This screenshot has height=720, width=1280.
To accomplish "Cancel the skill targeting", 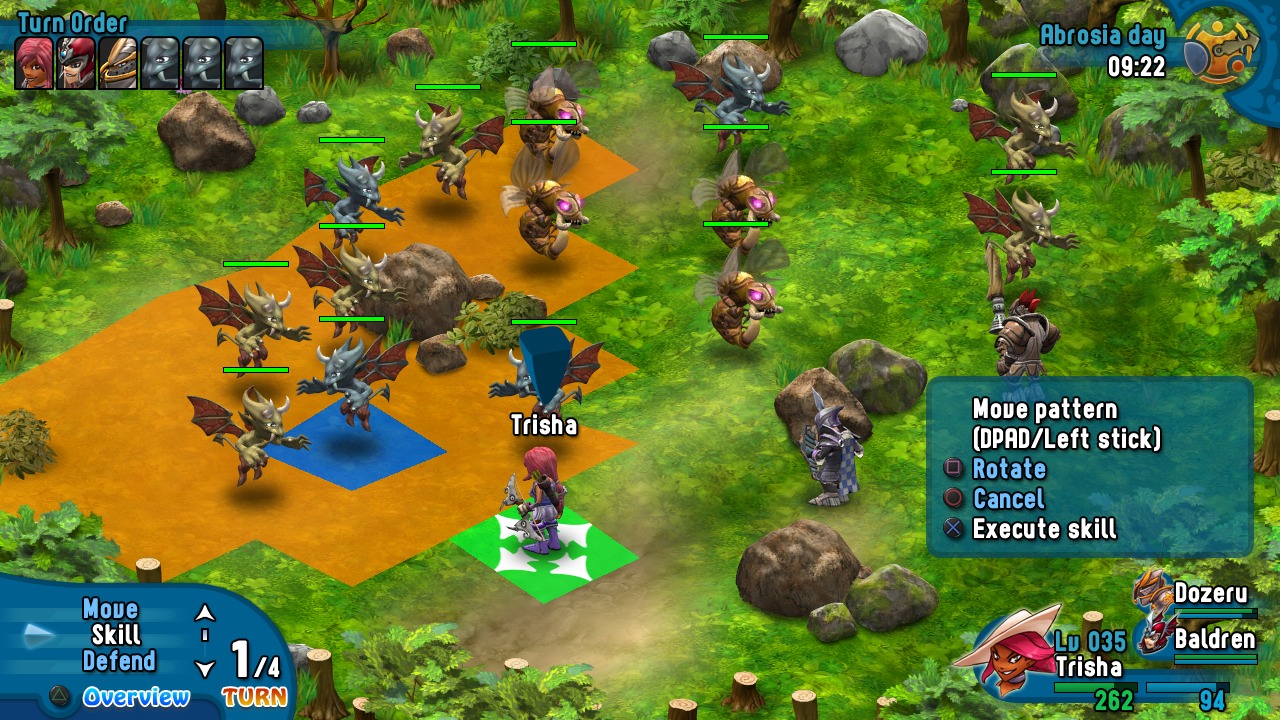I will [x=1007, y=499].
